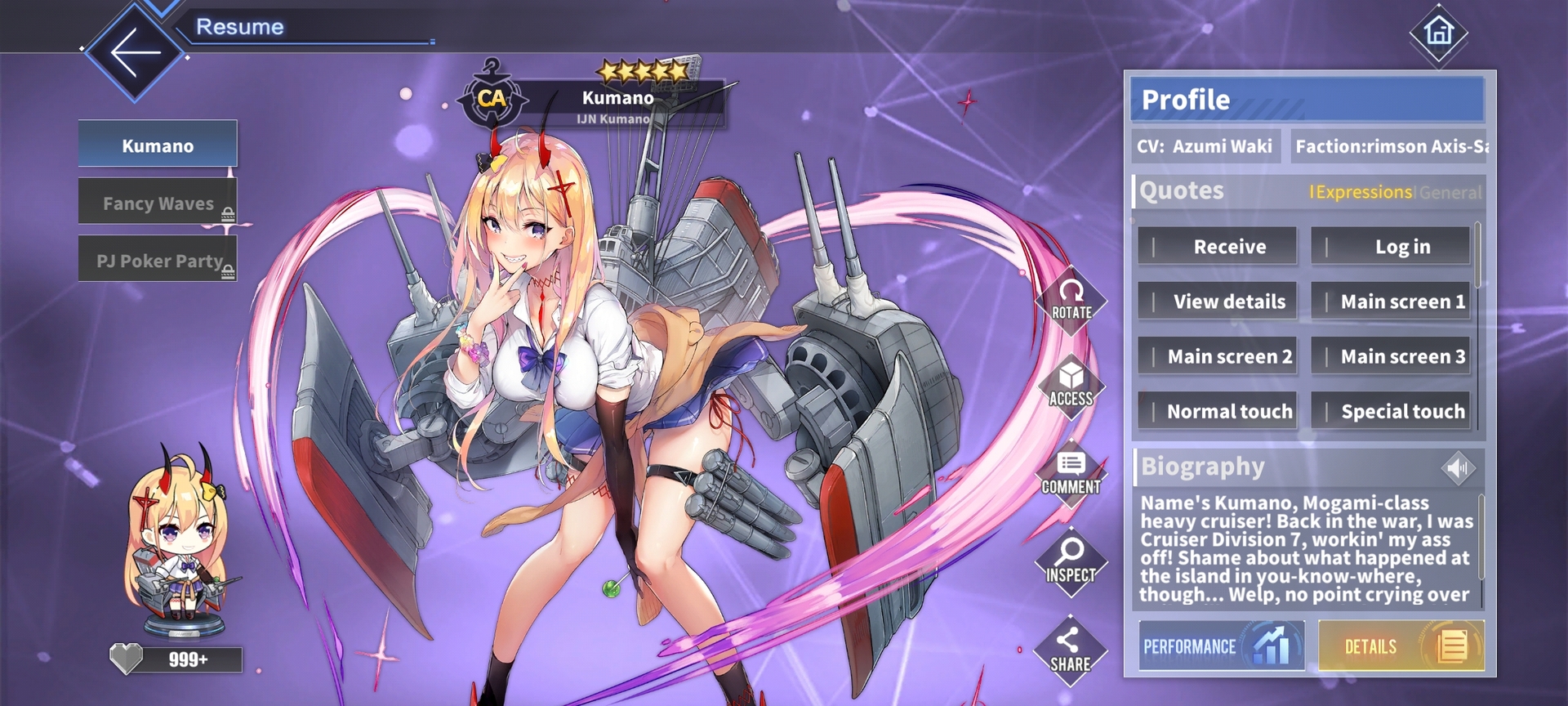Play the Receive quote
Image resolution: width=1568 pixels, height=706 pixels.
tap(1217, 246)
